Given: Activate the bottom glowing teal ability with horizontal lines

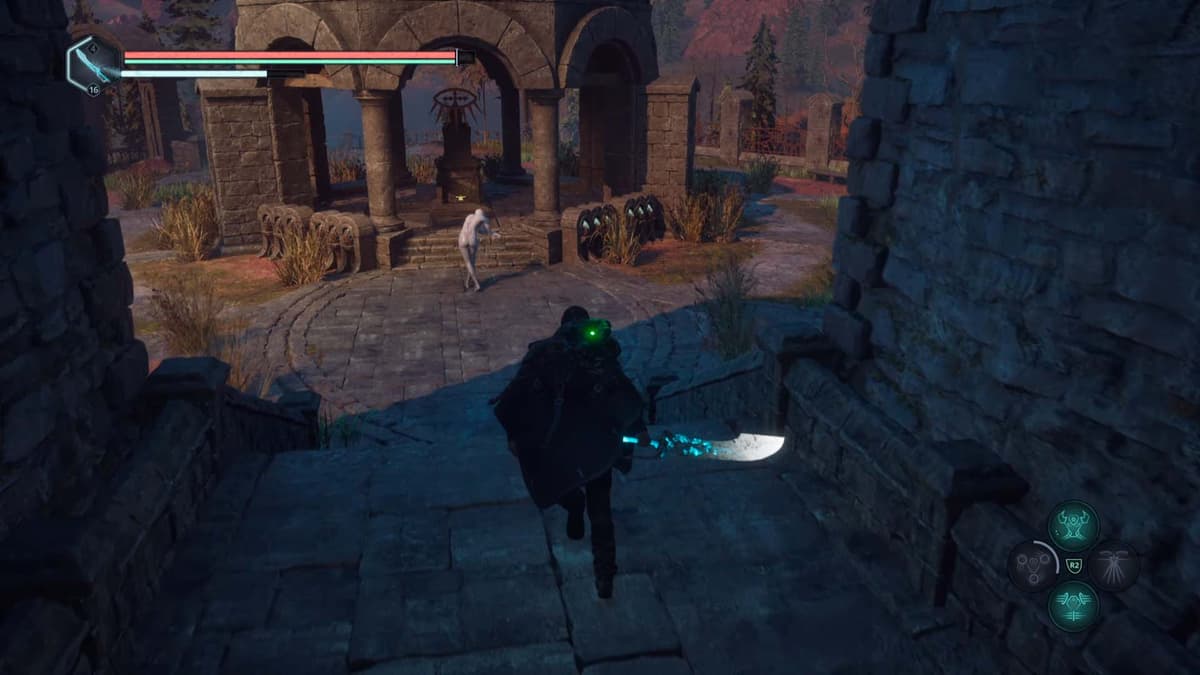Looking at the screenshot, I should tap(1073, 606).
